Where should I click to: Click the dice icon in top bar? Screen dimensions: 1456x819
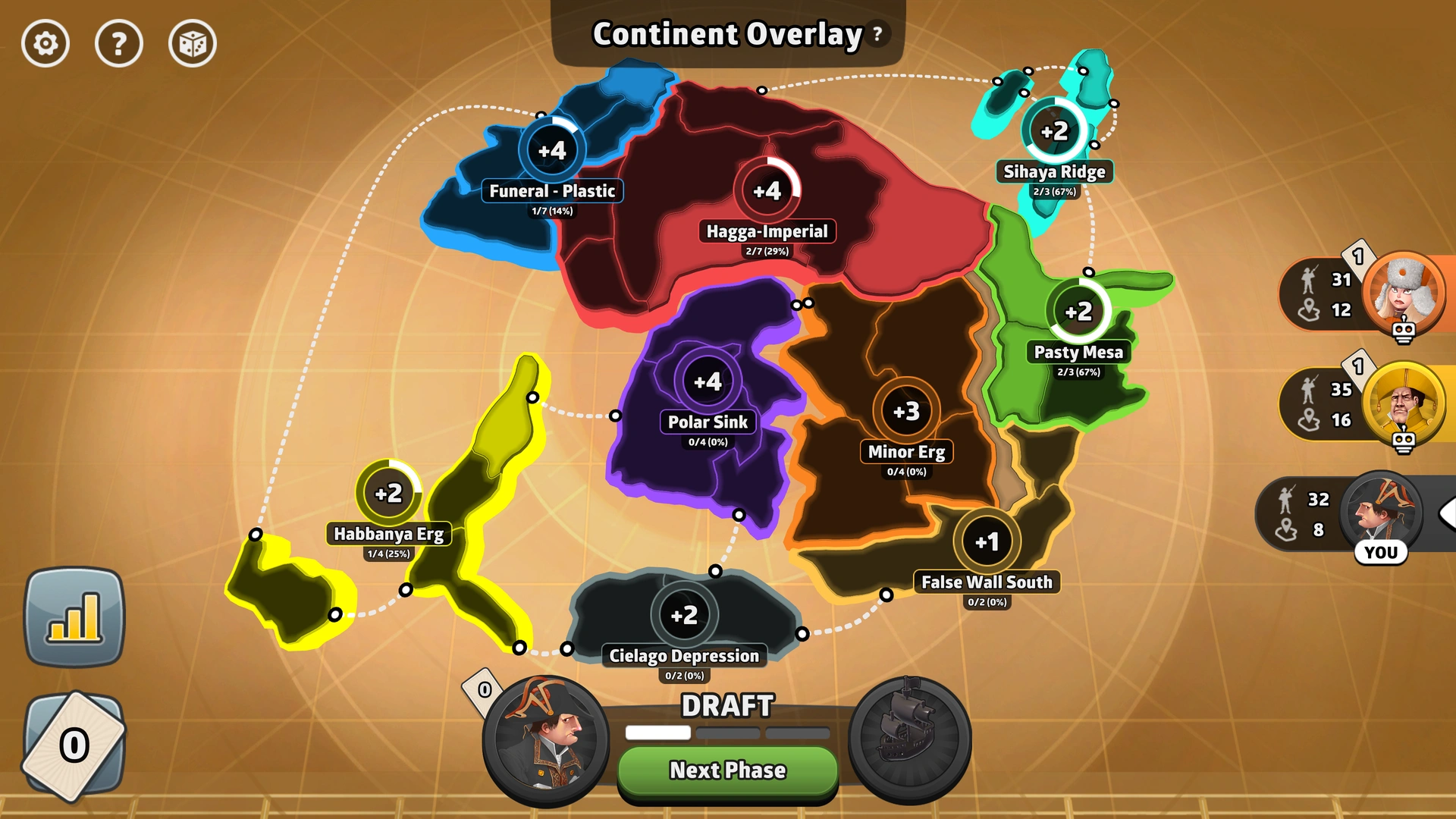point(192,44)
